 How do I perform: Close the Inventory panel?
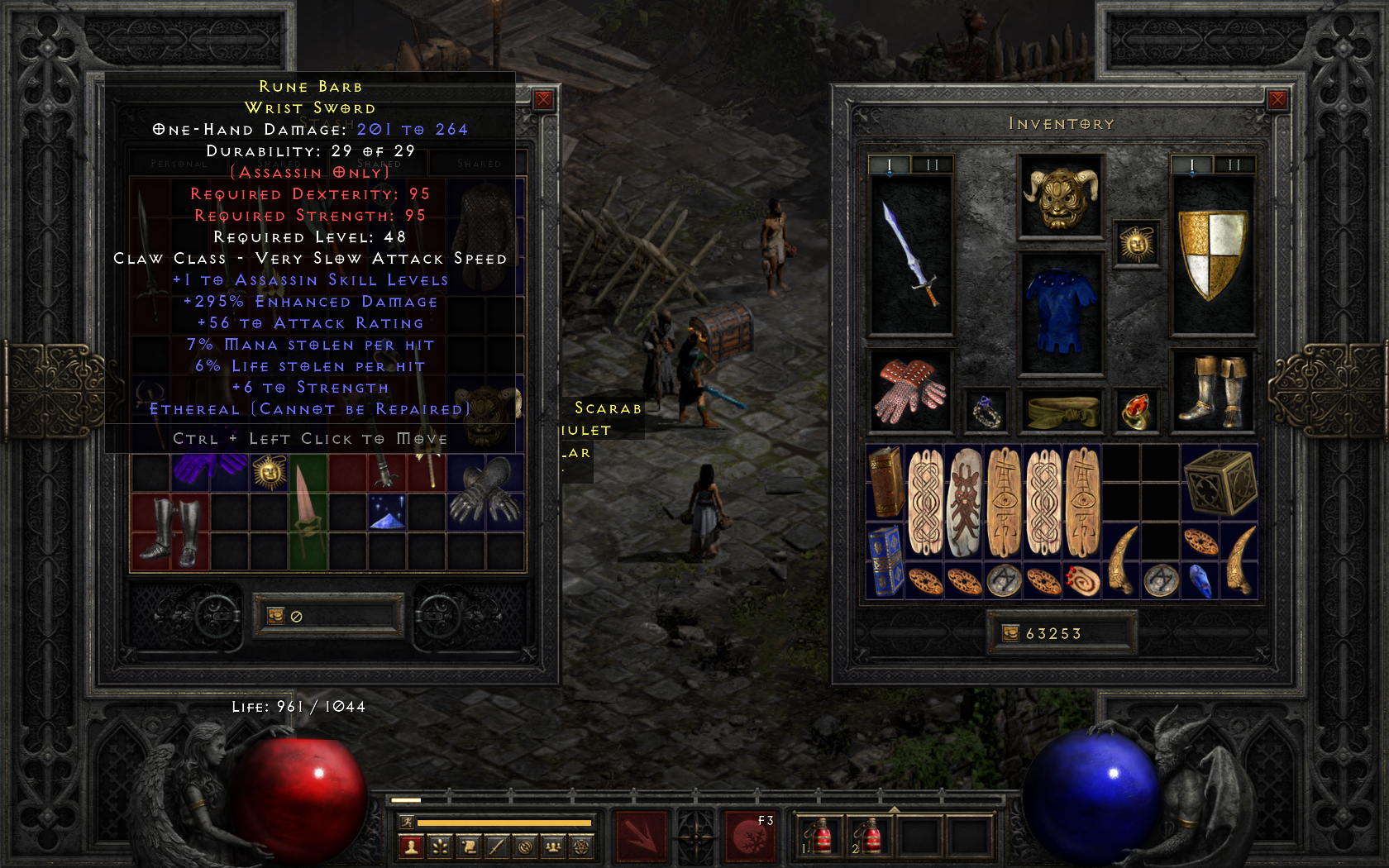coord(1277,100)
